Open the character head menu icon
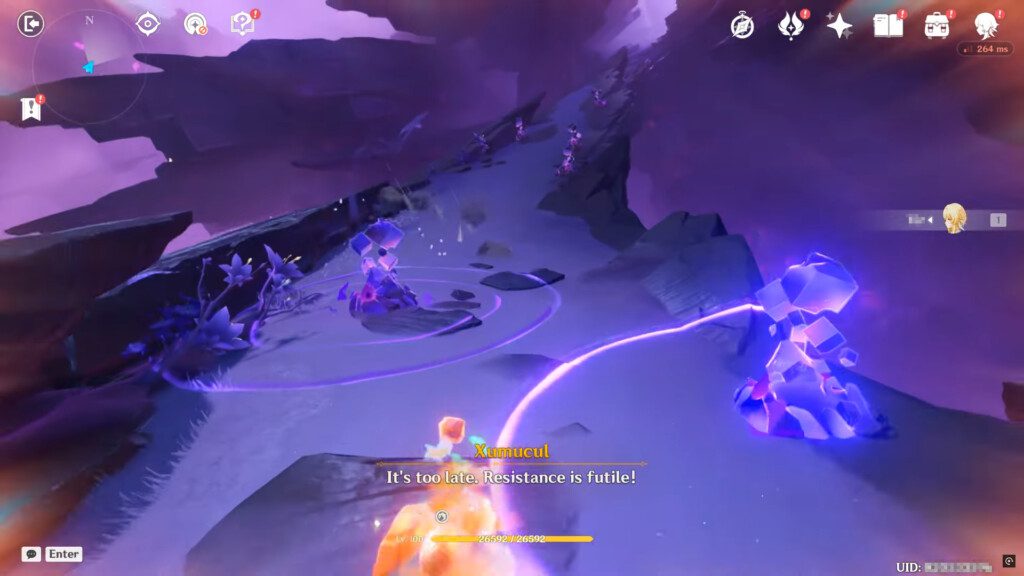The width and height of the screenshot is (1024, 576). pos(986,26)
